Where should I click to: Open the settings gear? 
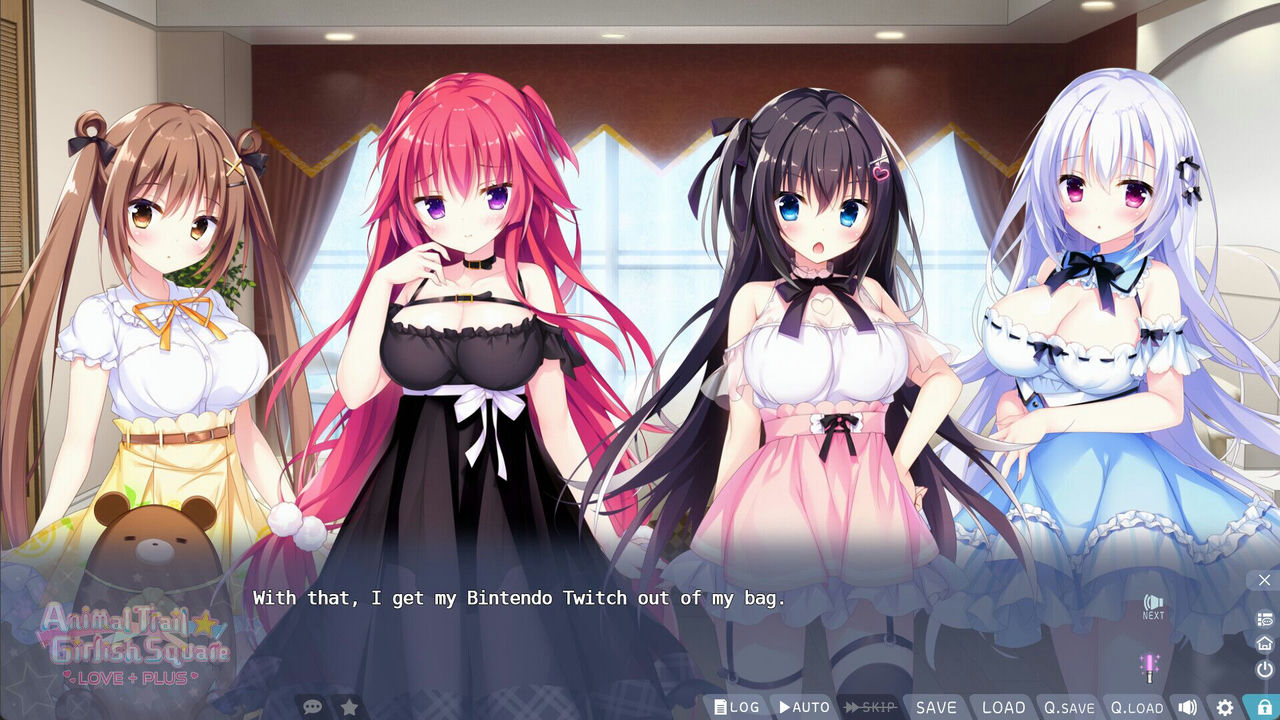[x=1225, y=705]
